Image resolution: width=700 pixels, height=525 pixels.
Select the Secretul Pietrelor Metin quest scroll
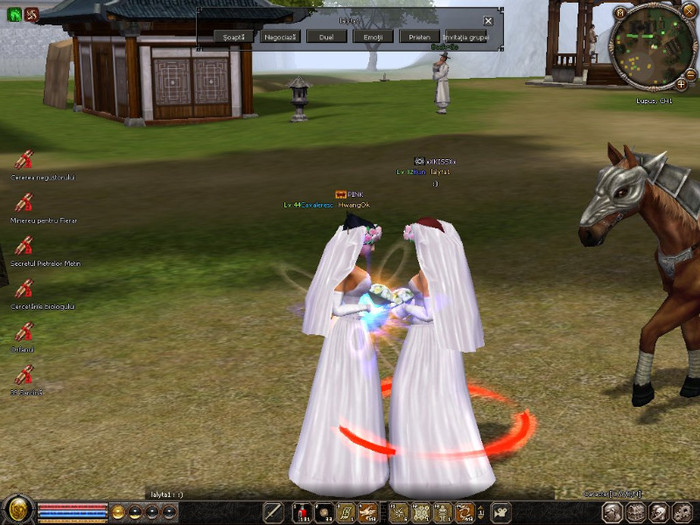[24, 246]
